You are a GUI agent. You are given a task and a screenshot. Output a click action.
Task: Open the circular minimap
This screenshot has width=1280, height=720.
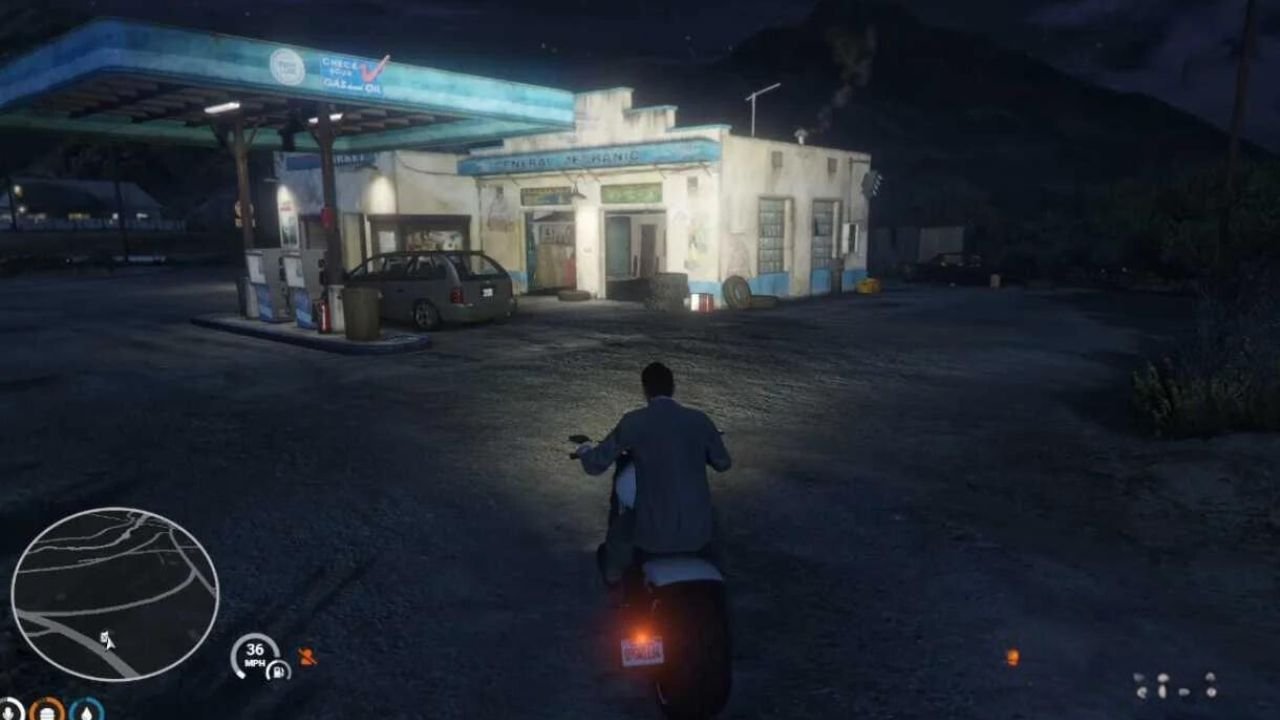click(x=114, y=594)
